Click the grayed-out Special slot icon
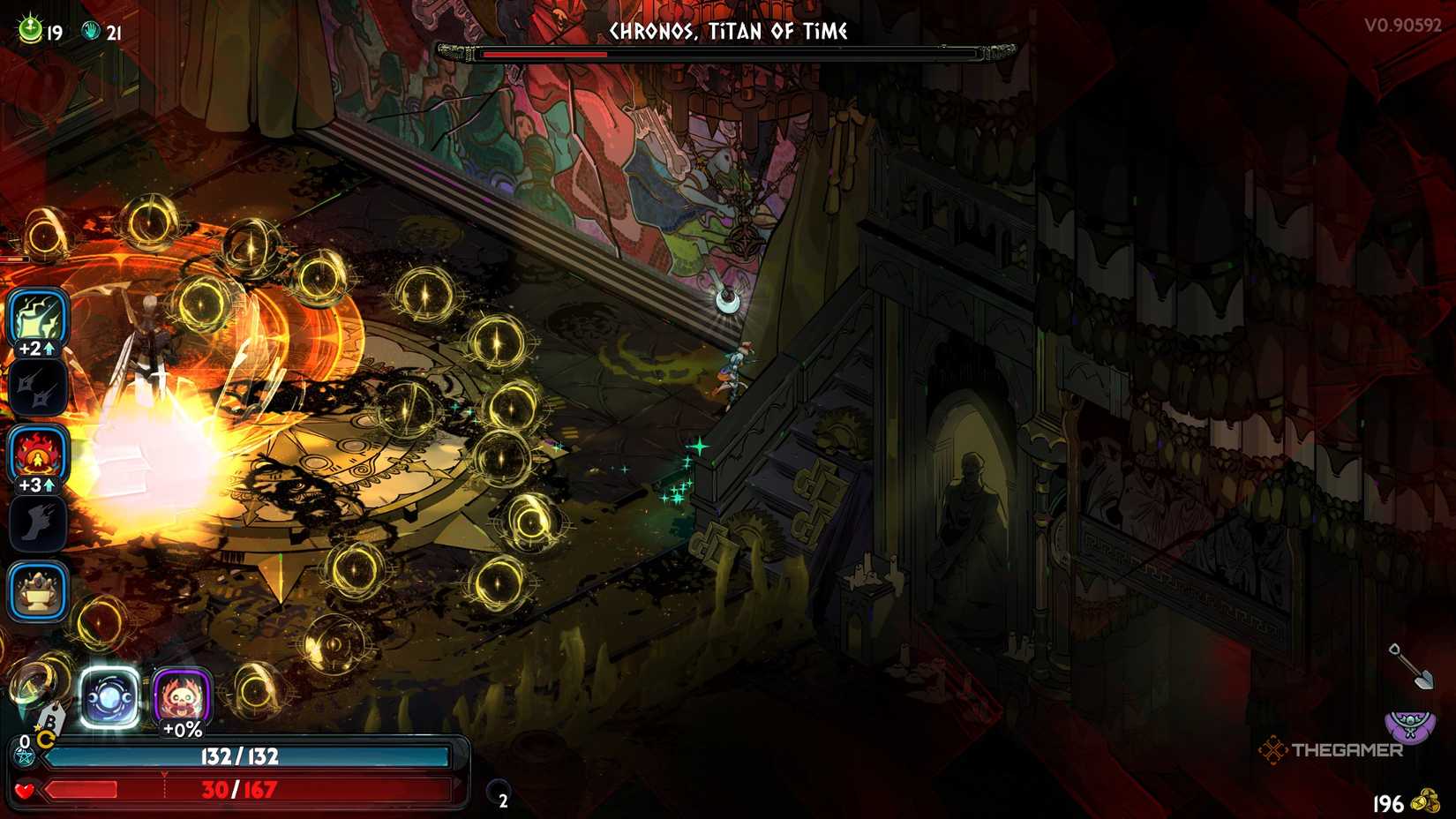This screenshot has width=1456, height=819. point(37,388)
